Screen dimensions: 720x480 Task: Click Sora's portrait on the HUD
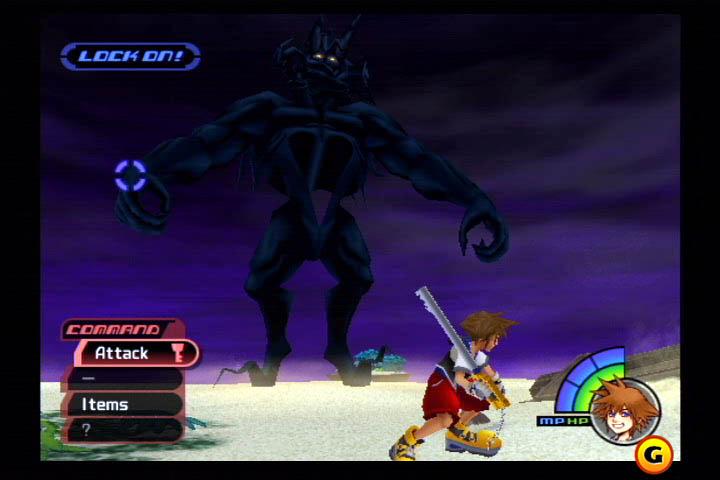pos(624,410)
